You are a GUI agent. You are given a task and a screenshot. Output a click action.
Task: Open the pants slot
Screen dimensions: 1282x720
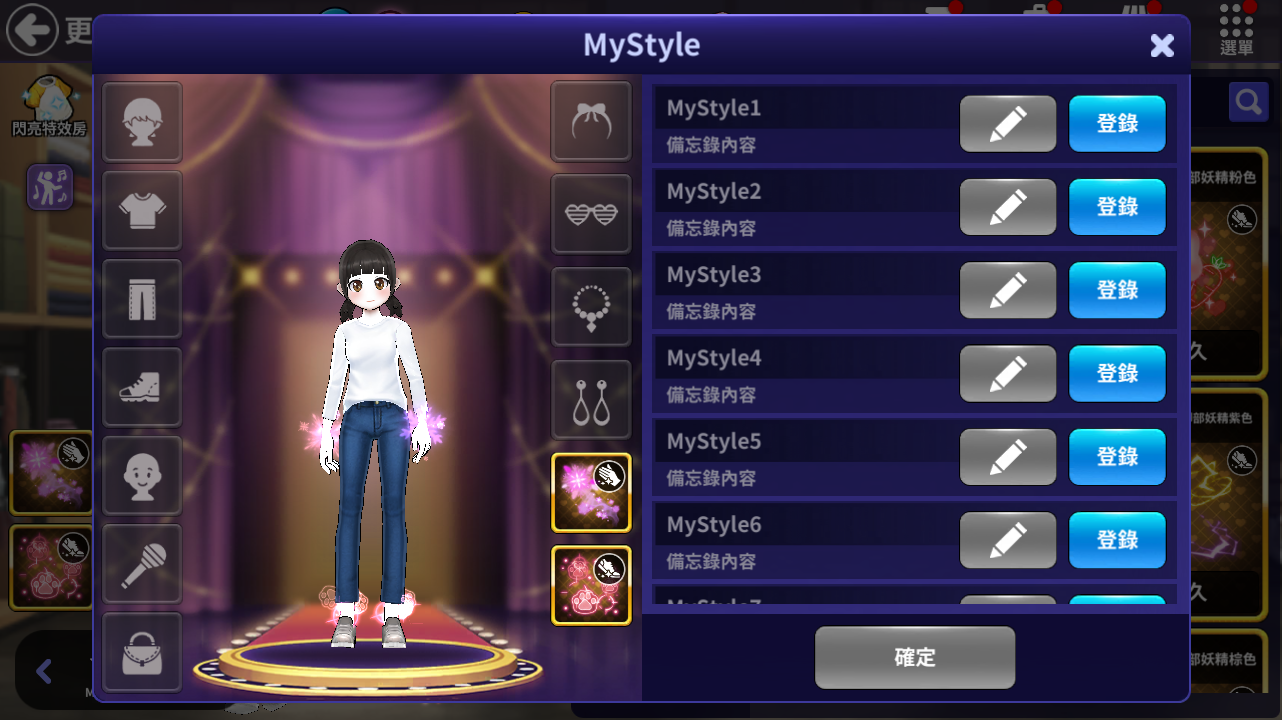142,298
